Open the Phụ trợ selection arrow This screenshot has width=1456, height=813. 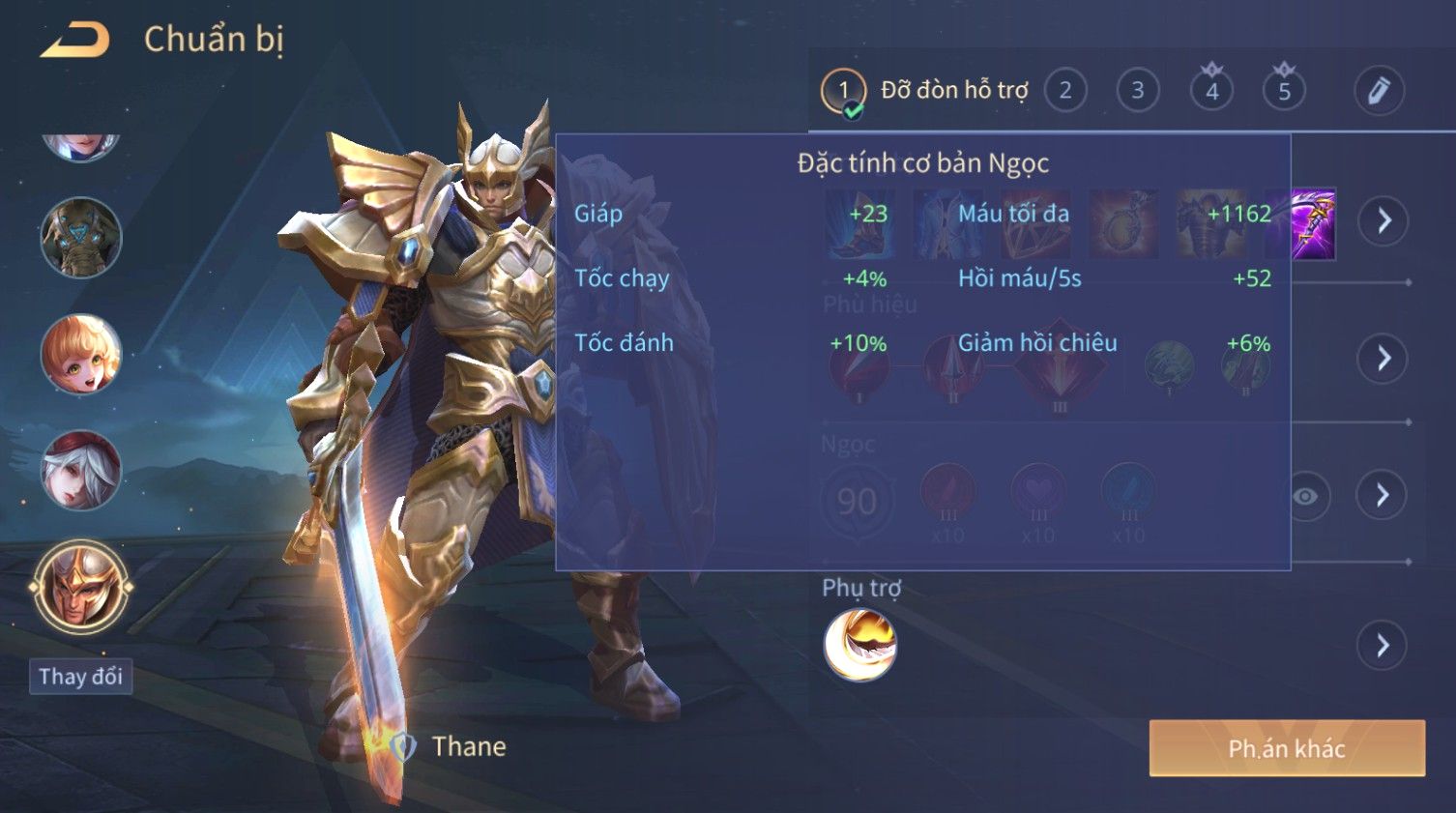[1383, 645]
